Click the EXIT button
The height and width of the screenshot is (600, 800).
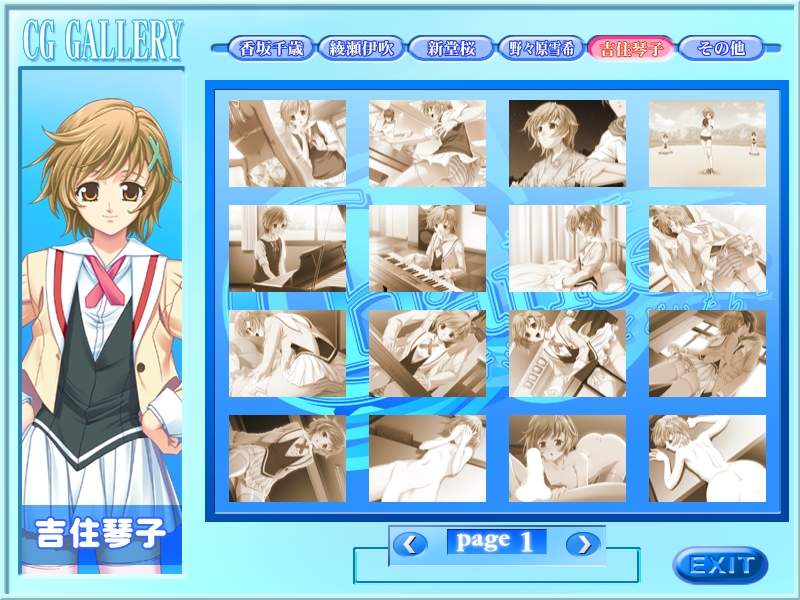[x=720, y=565]
